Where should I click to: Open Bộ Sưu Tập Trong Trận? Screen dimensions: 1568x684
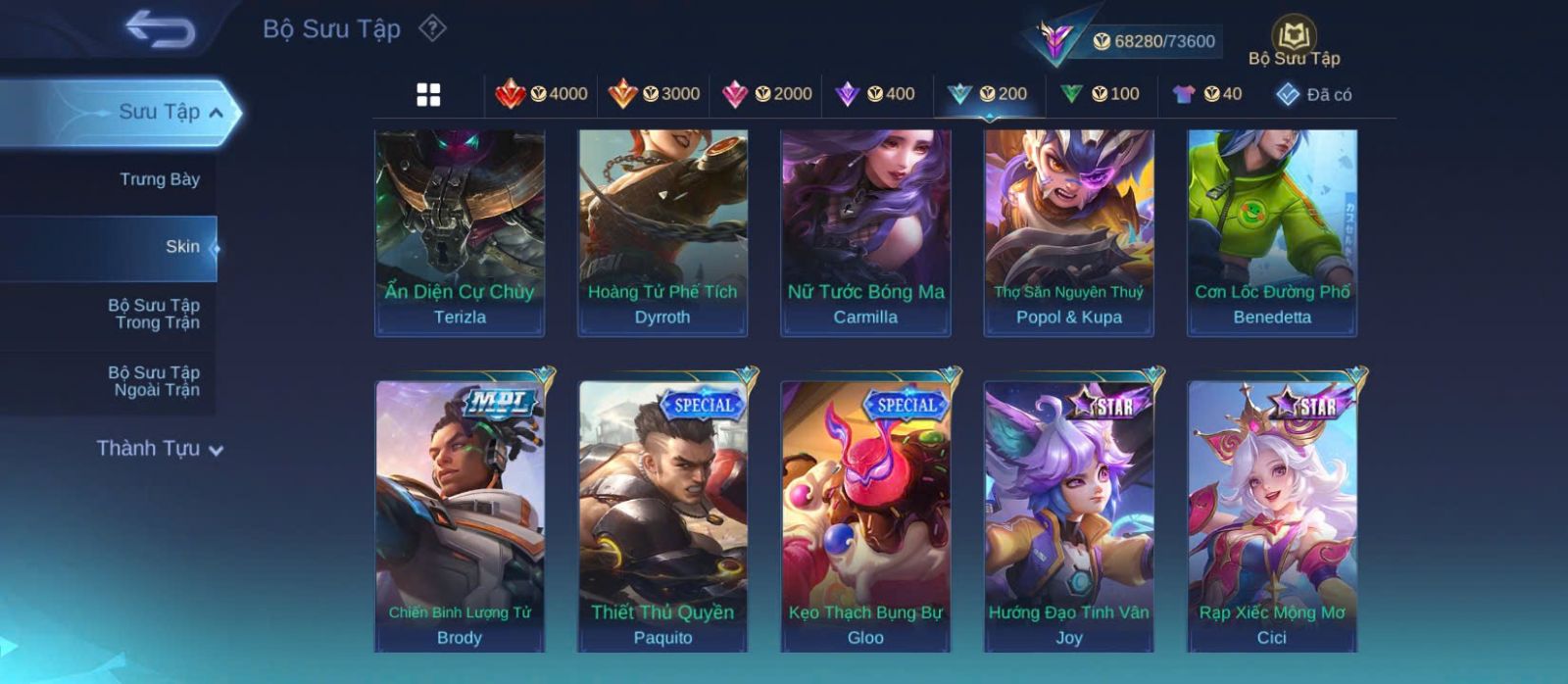click(x=155, y=314)
